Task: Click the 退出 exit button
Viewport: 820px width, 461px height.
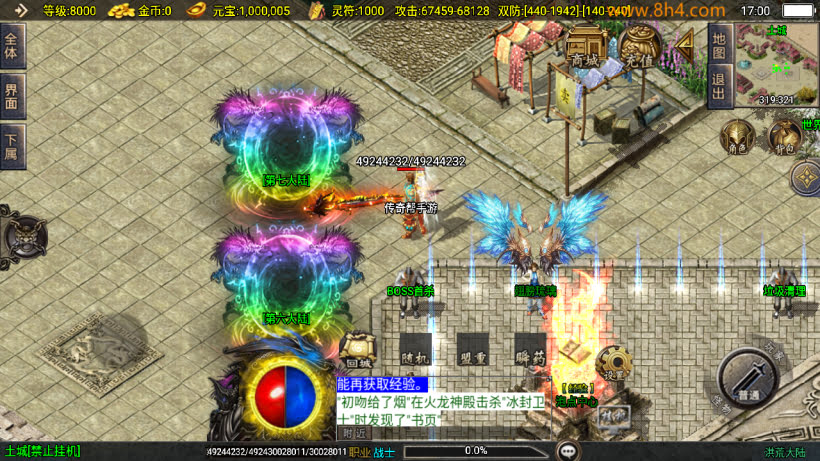Action: 718,85
